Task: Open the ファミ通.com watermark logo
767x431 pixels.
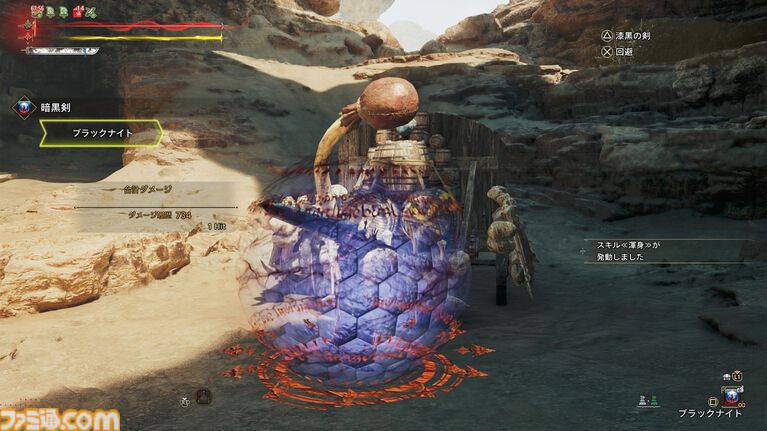Action: click(x=60, y=418)
